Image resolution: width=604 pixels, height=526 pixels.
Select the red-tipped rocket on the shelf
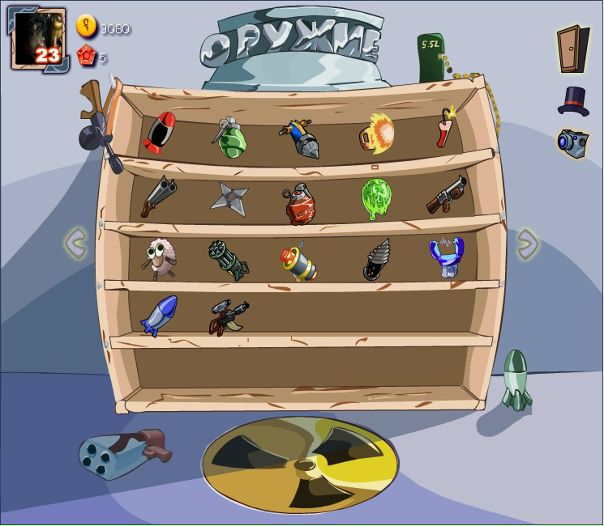coord(159,134)
